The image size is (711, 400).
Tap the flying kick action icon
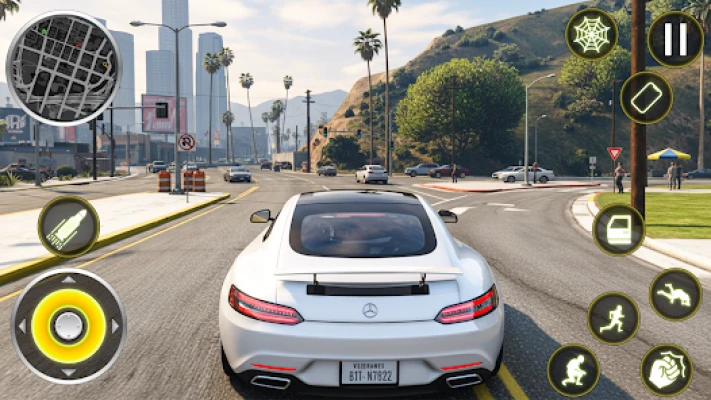coord(675,294)
